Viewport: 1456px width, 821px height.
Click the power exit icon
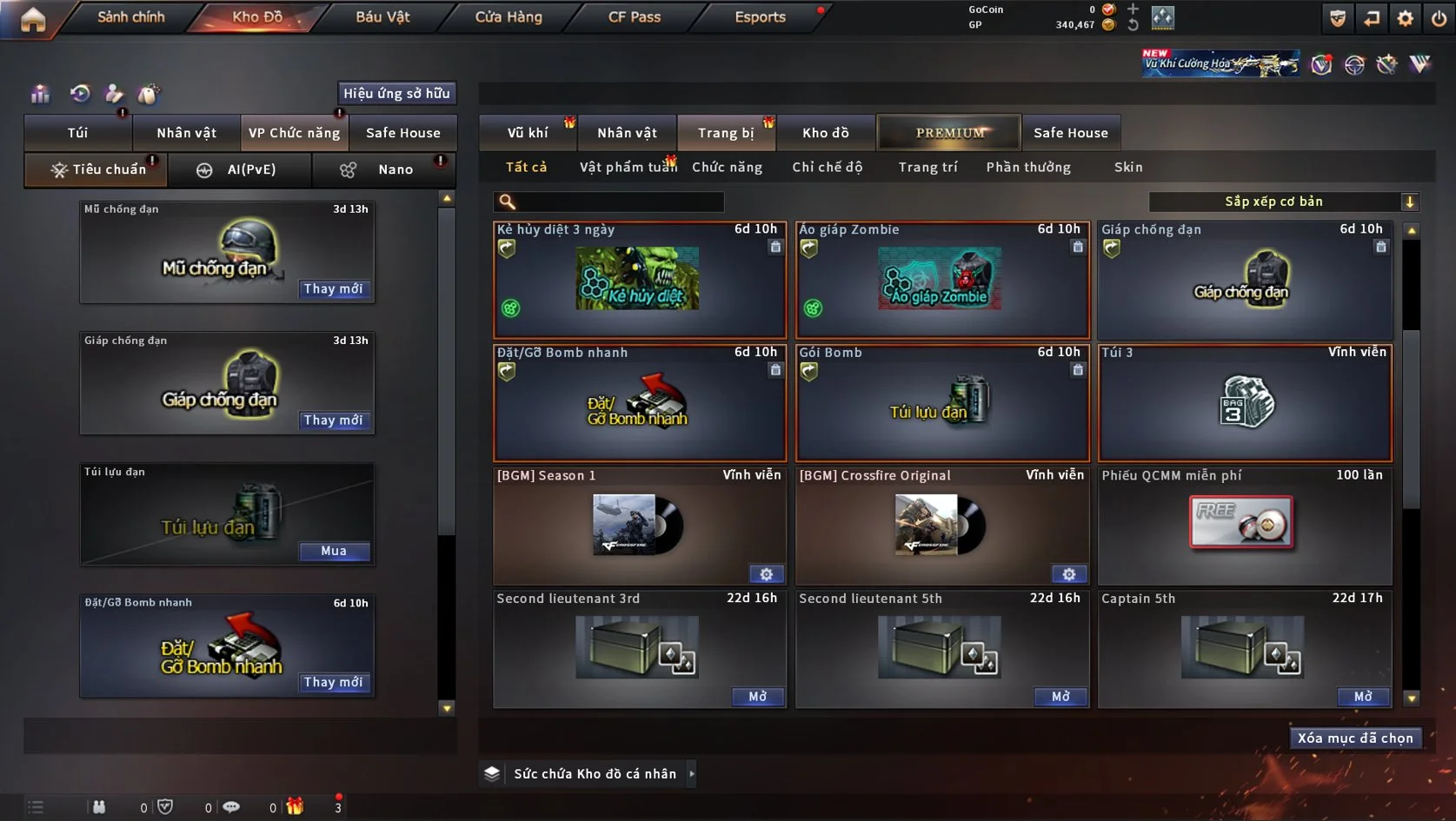point(1439,18)
